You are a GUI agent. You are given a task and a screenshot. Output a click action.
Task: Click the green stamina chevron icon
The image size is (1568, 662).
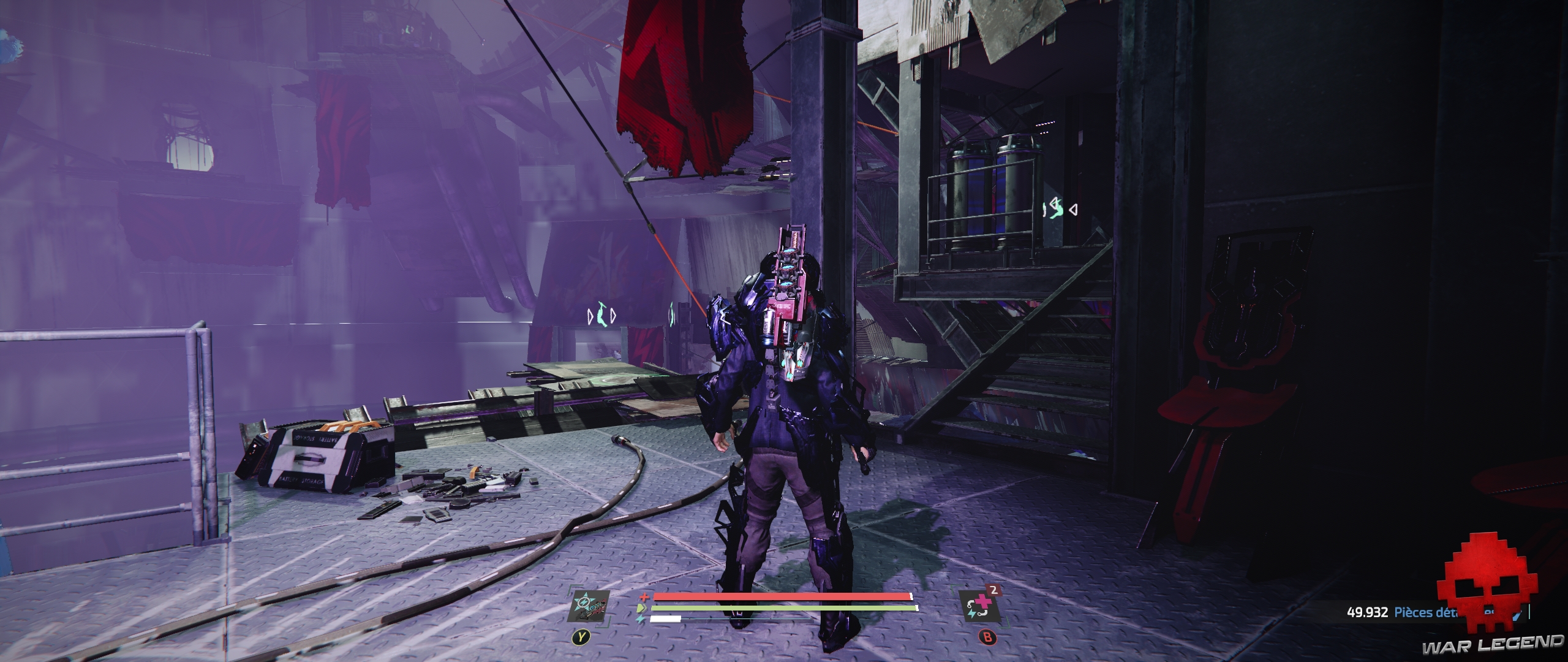(x=641, y=608)
